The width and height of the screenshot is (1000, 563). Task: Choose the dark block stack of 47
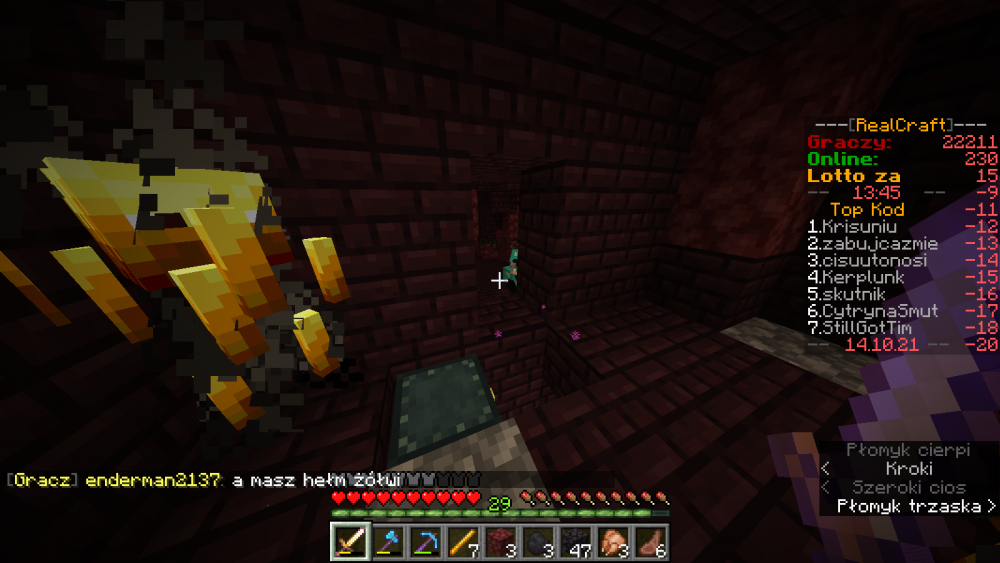tap(573, 542)
